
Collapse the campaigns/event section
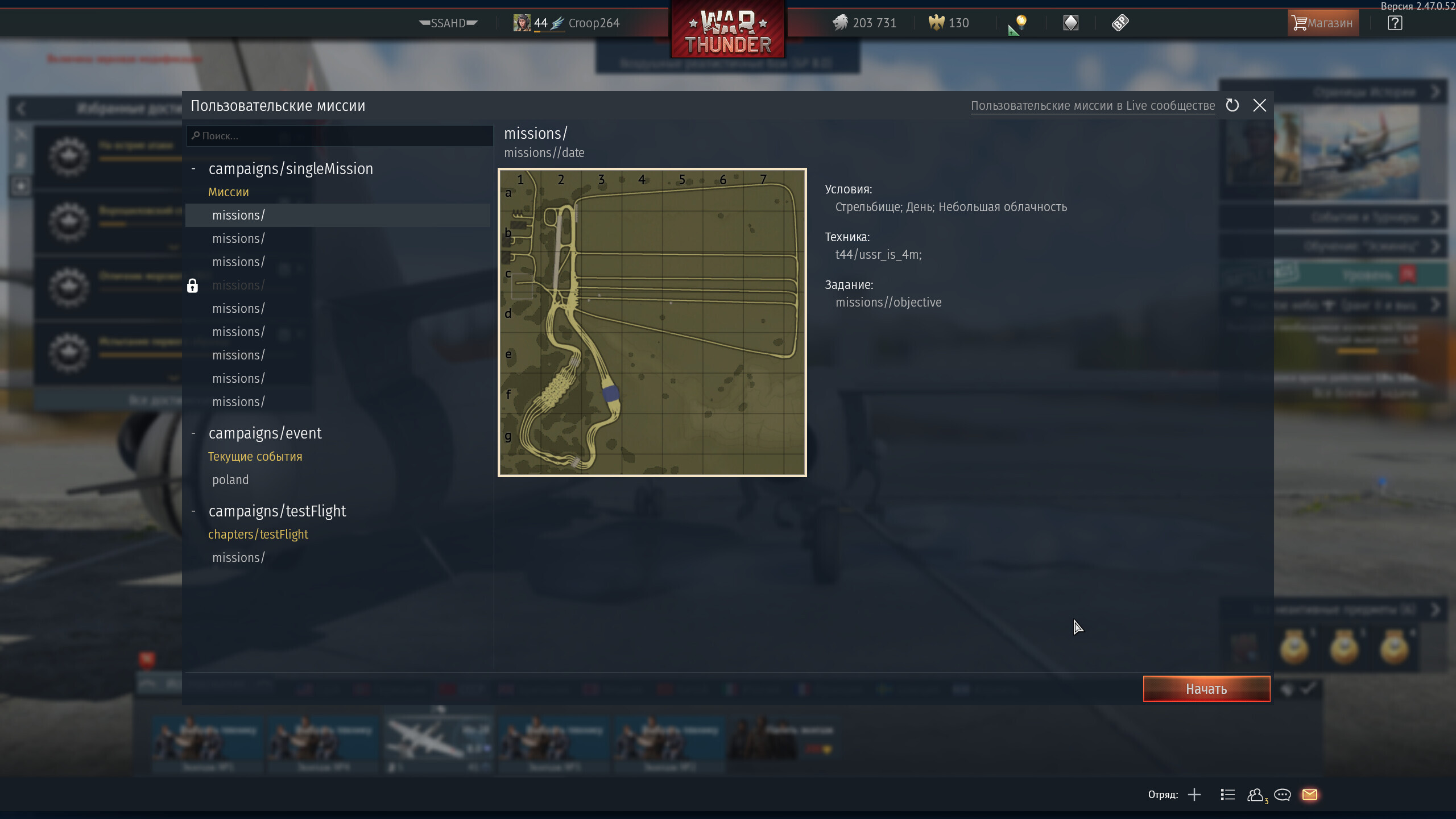[x=193, y=433]
